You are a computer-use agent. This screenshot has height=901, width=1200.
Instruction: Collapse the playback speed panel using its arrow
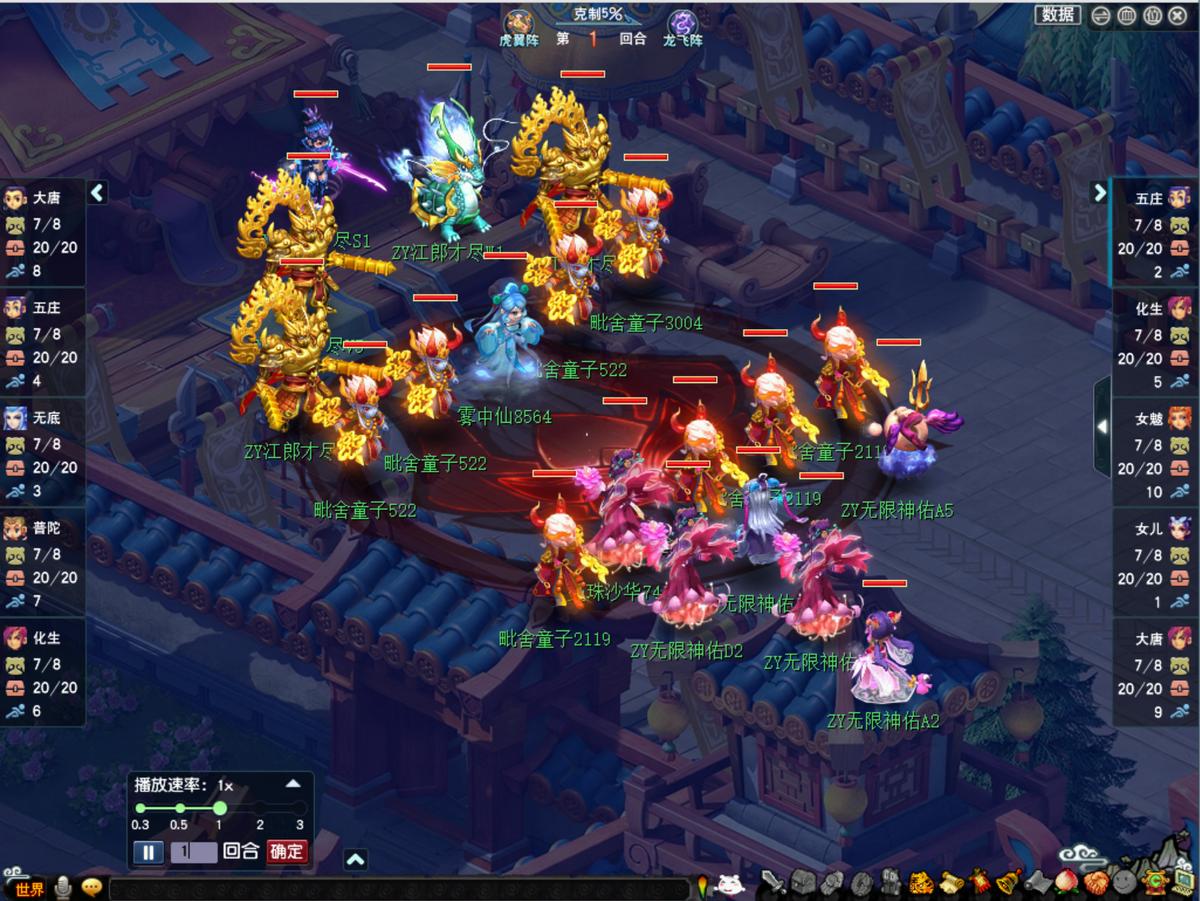tap(293, 784)
